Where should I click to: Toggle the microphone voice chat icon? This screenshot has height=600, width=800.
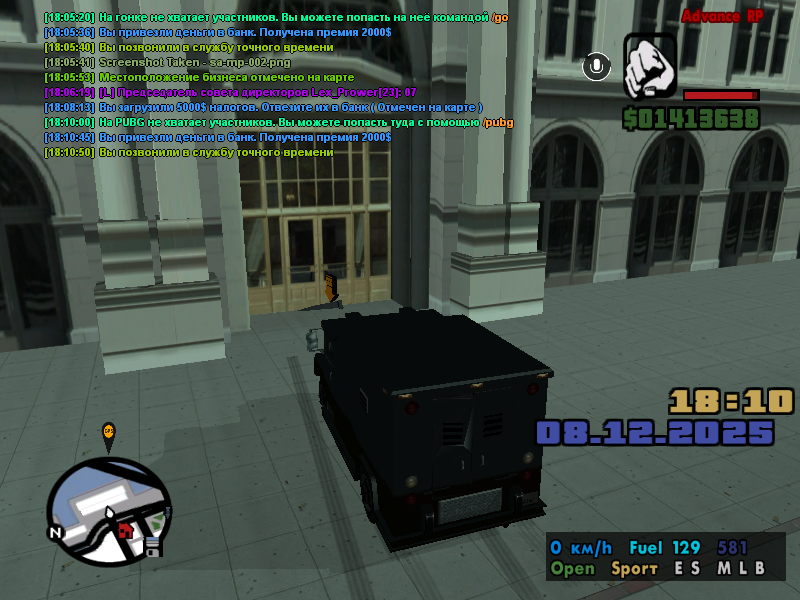tap(597, 67)
